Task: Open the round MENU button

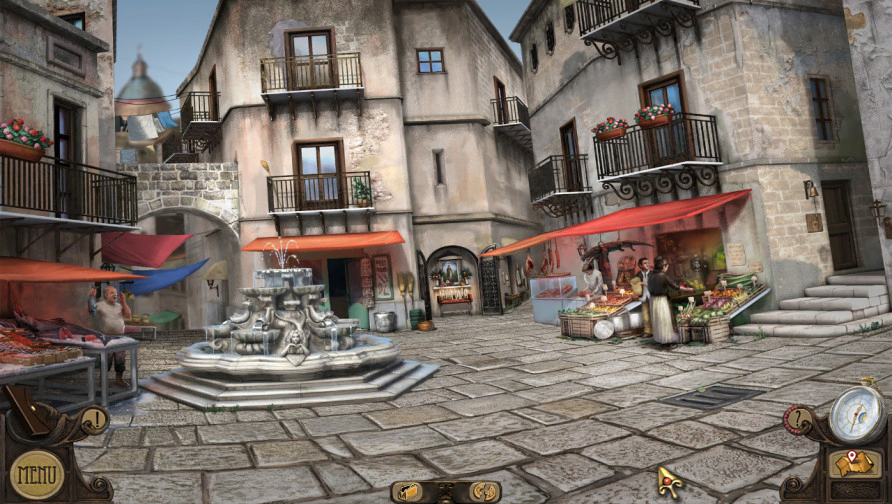Action: click(x=37, y=474)
